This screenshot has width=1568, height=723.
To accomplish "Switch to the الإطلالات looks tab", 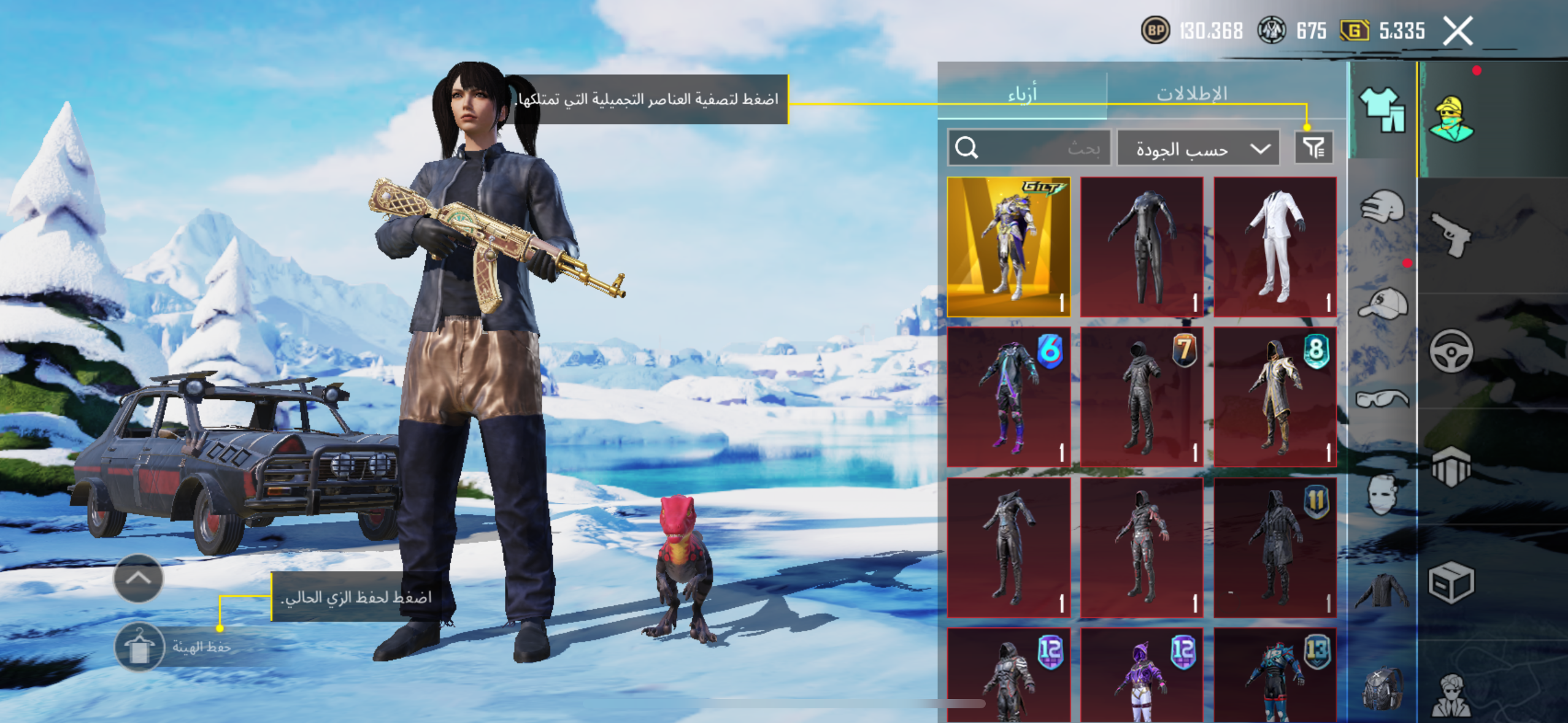I will 1191,94.
